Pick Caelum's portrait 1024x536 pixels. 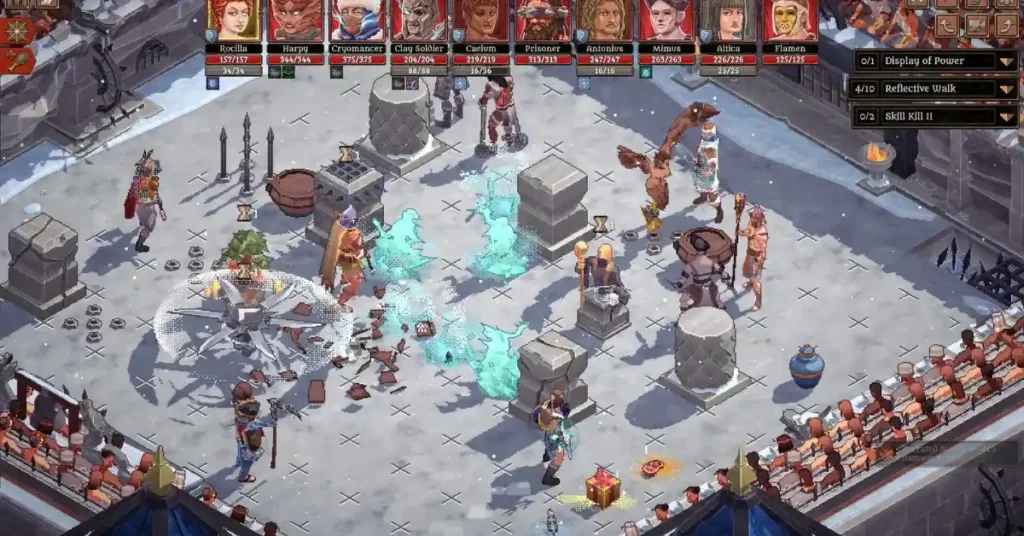pos(481,20)
